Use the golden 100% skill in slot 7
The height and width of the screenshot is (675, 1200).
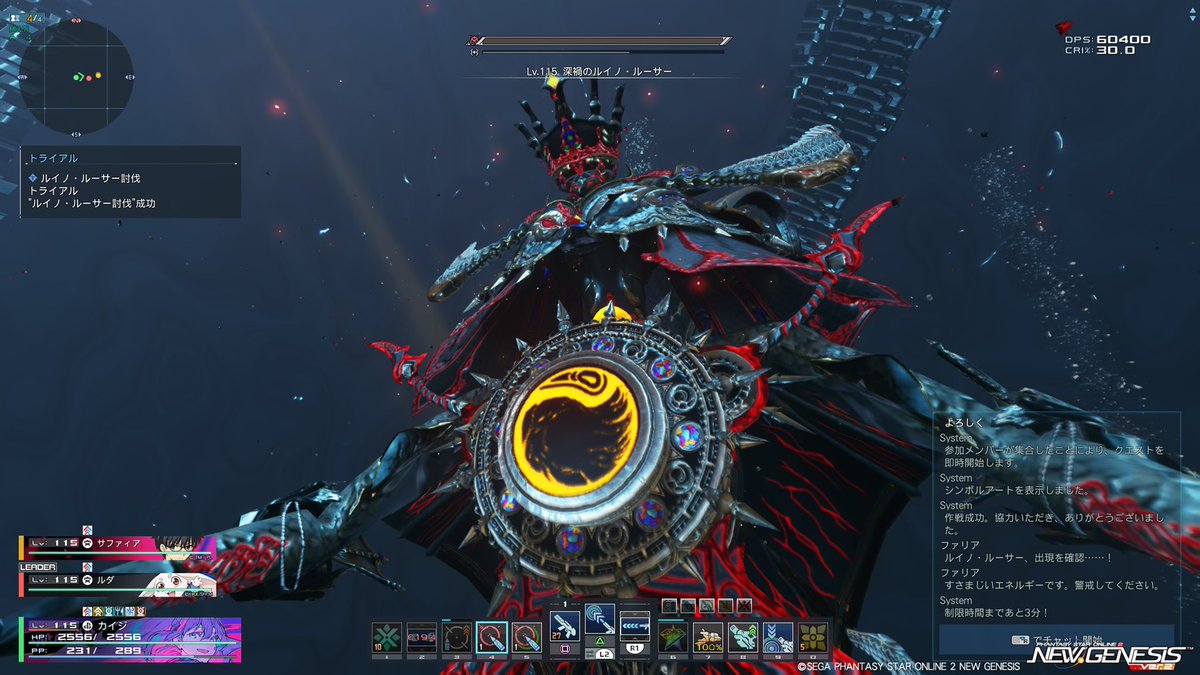[x=709, y=638]
